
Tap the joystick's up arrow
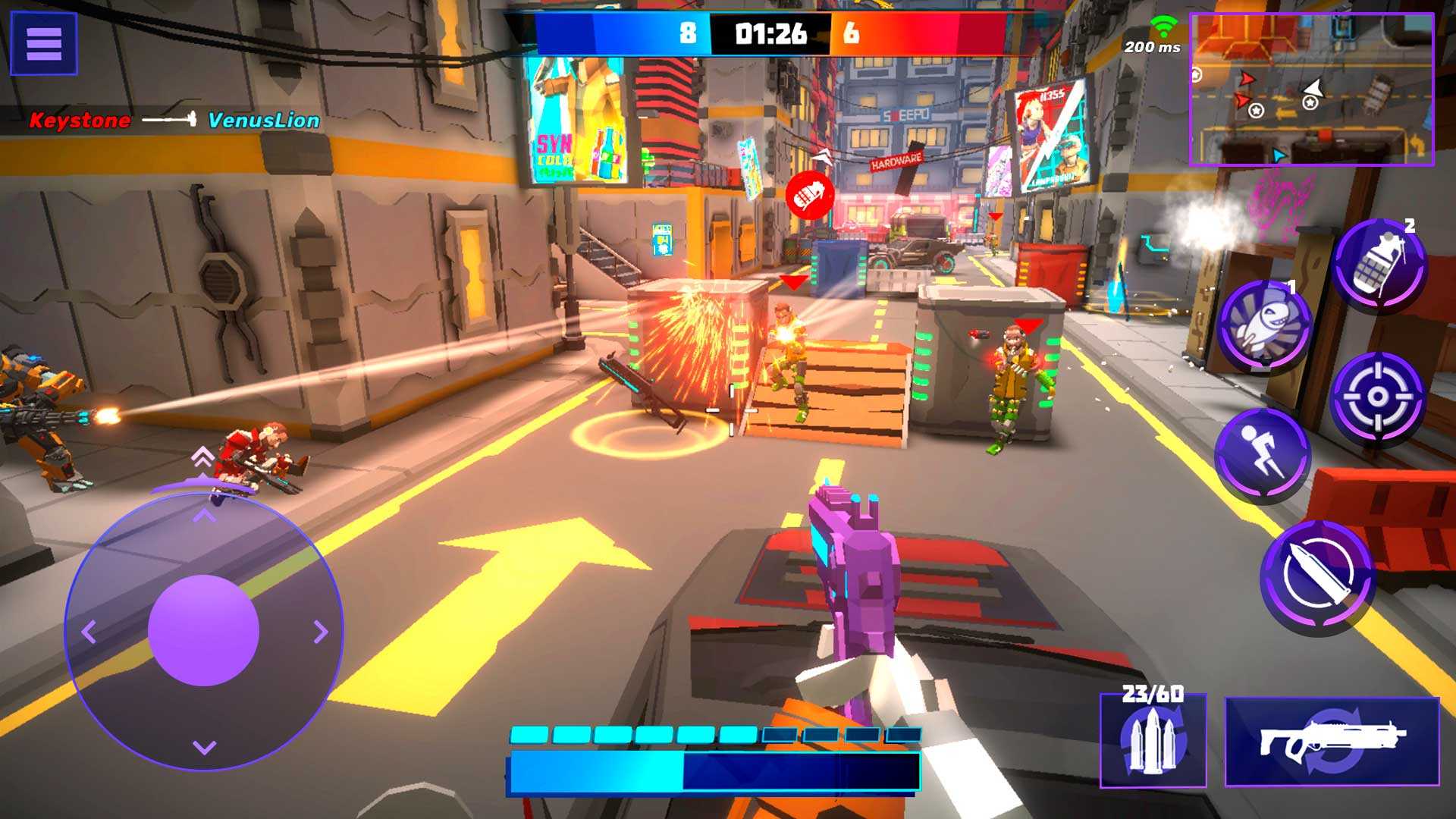(x=204, y=516)
